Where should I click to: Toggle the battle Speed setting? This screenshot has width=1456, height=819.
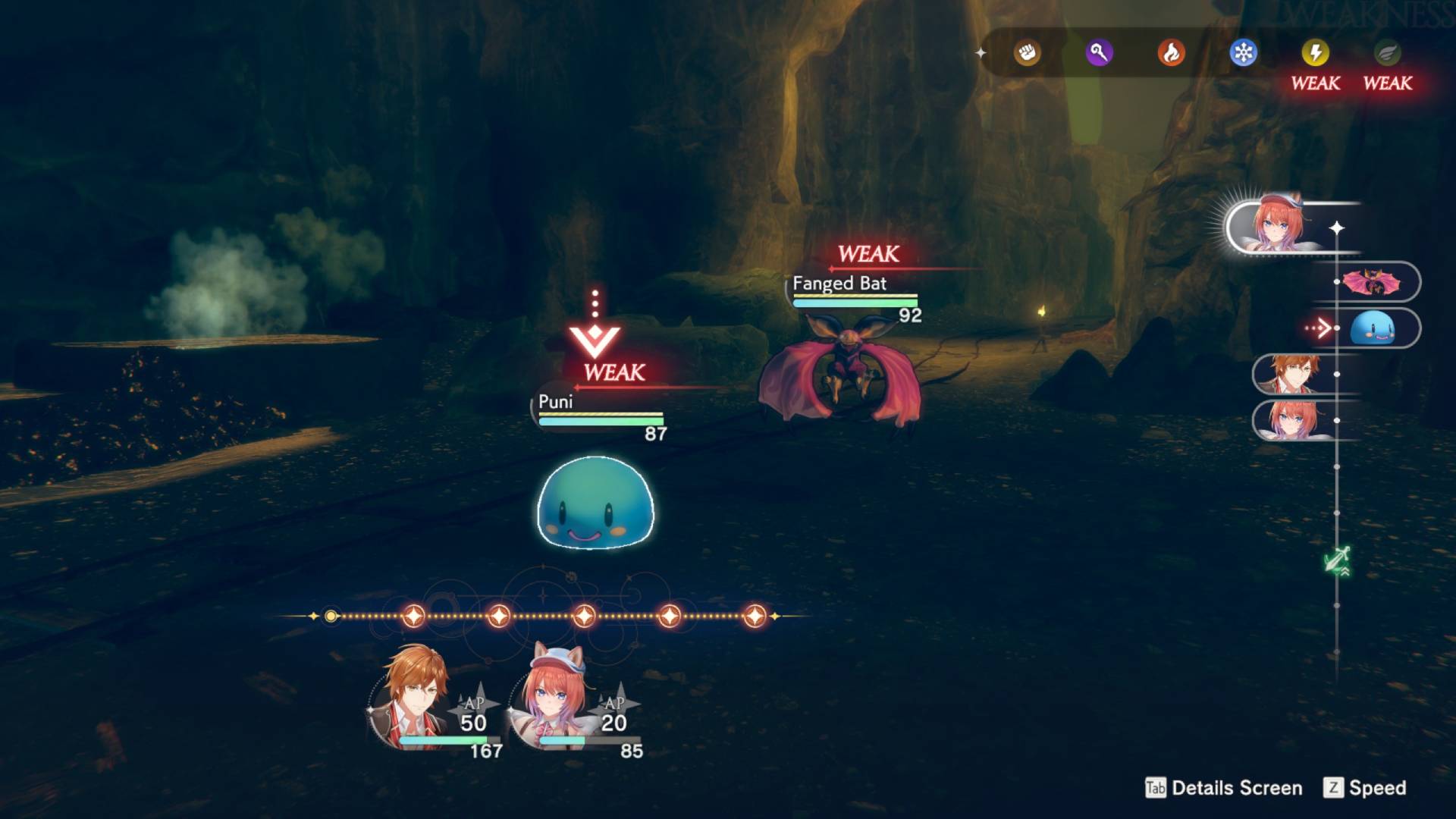[1365, 788]
